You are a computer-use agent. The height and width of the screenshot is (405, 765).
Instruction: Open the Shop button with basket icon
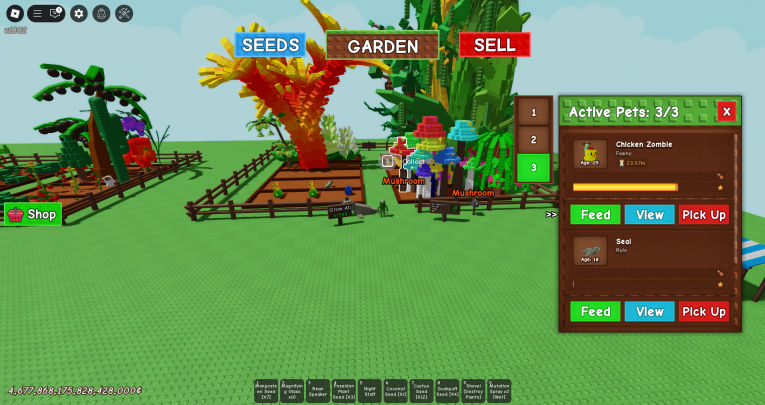[33, 214]
